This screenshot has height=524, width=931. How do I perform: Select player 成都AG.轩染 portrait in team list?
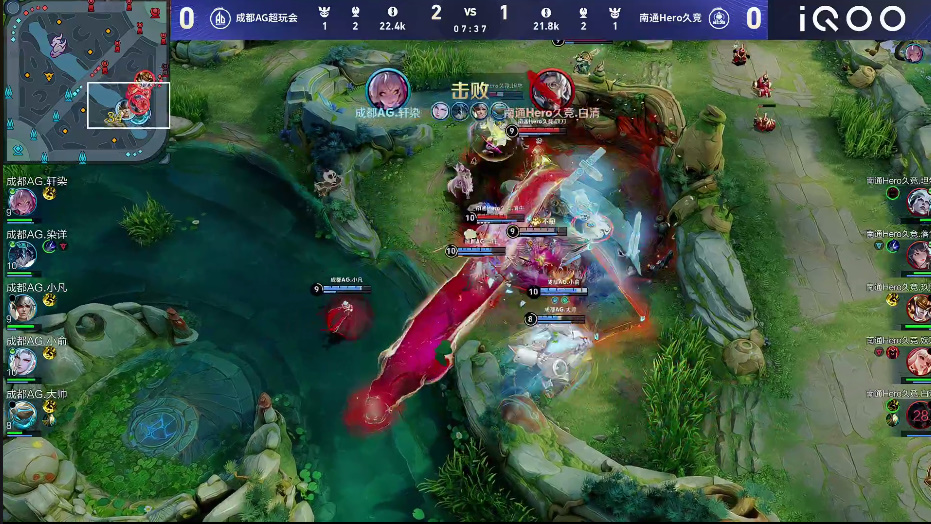[22, 203]
